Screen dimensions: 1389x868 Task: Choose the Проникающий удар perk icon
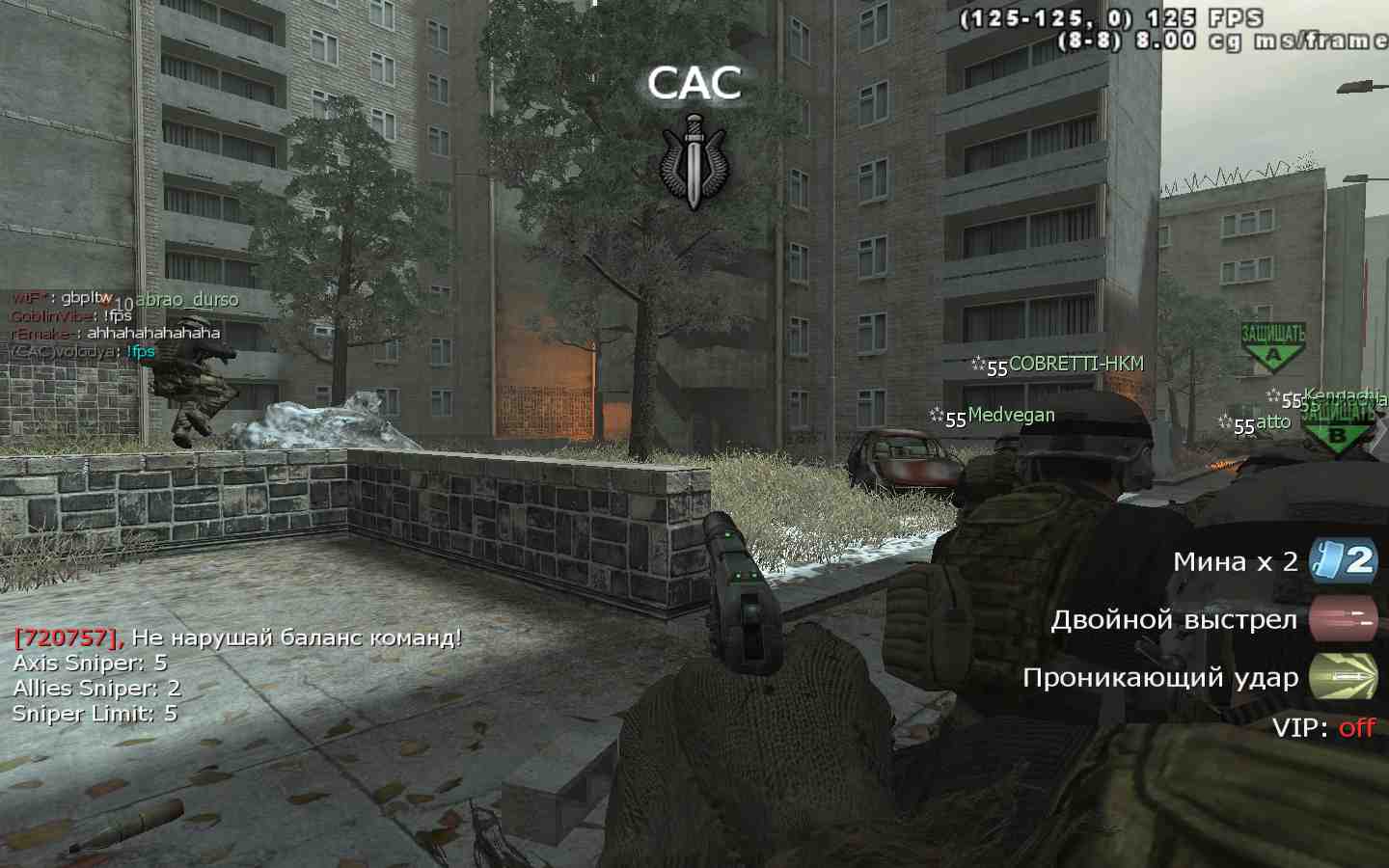coord(1342,677)
